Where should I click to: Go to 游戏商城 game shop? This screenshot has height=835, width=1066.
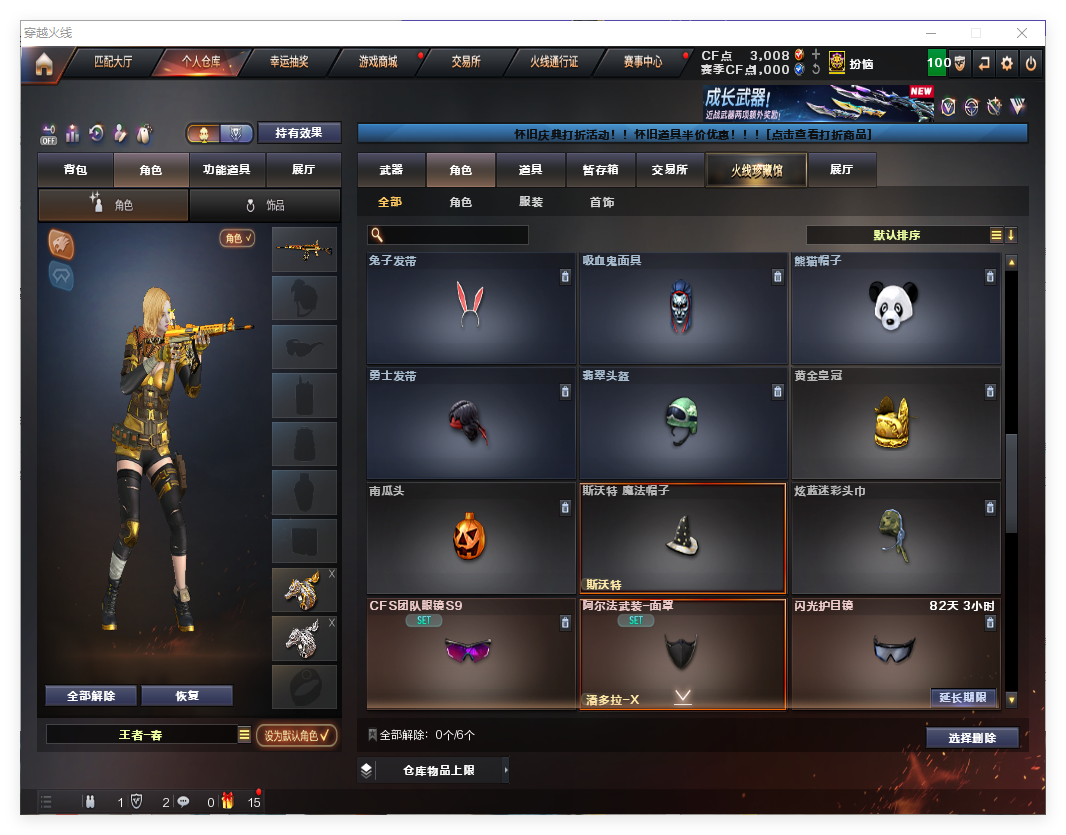(x=378, y=62)
